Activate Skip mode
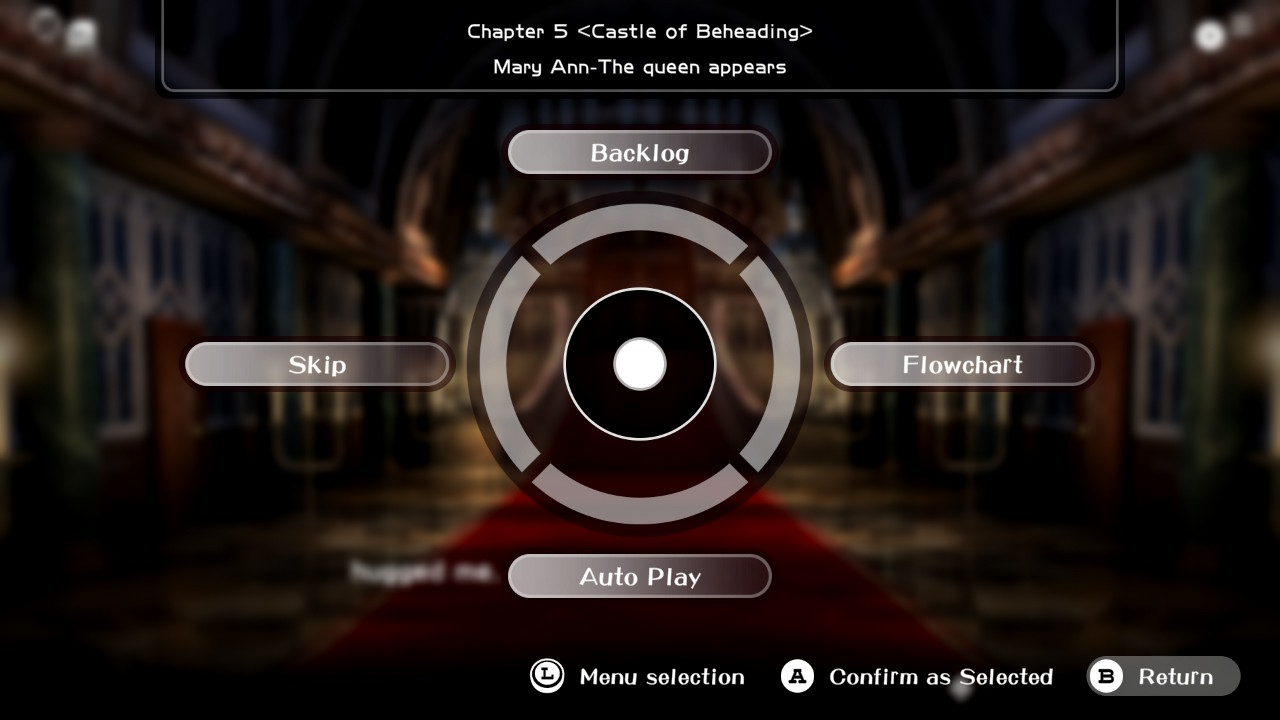Screen dimensions: 1280x720 [317, 364]
